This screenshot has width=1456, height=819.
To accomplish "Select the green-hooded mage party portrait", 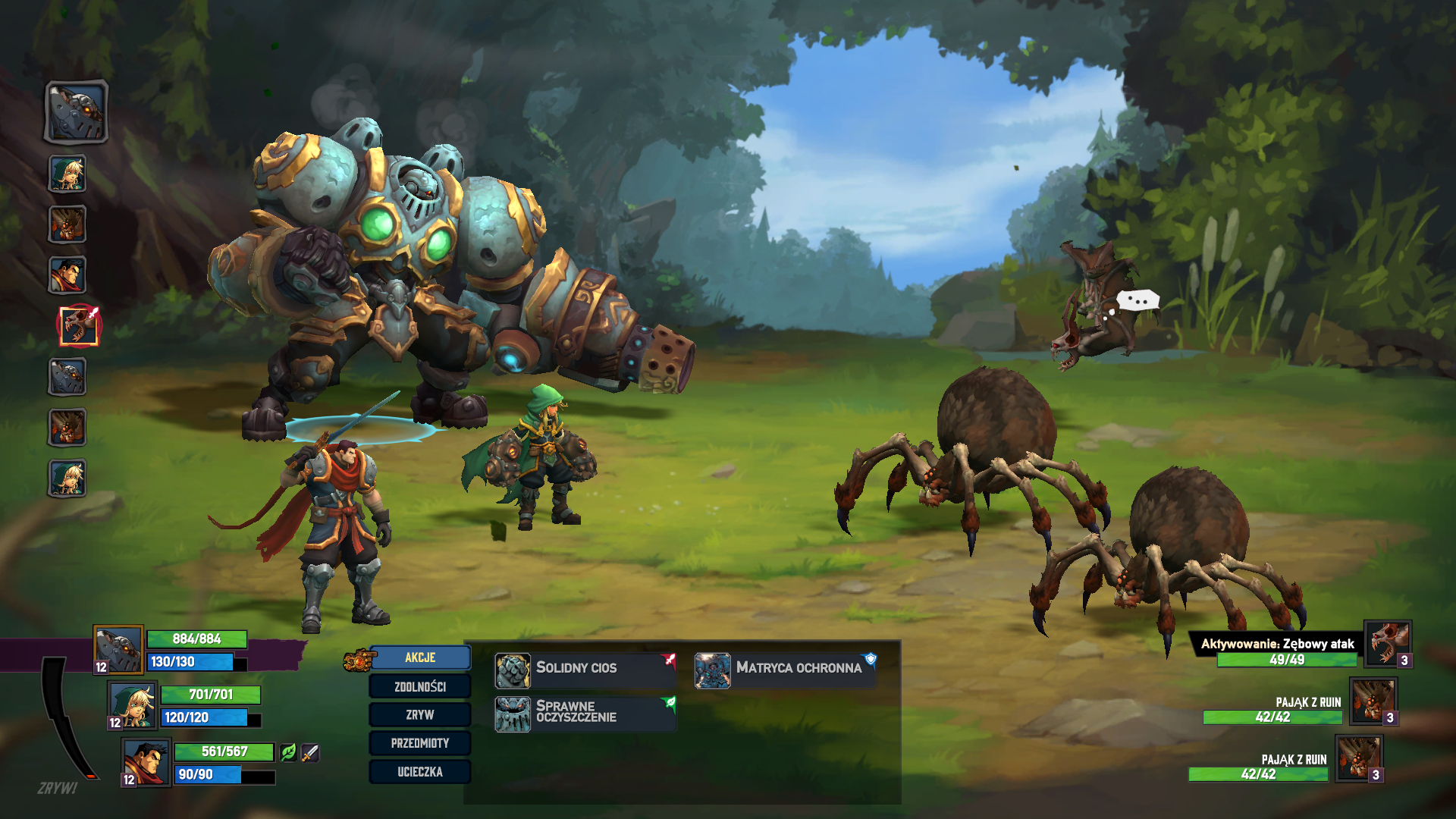I will pyautogui.click(x=133, y=704).
